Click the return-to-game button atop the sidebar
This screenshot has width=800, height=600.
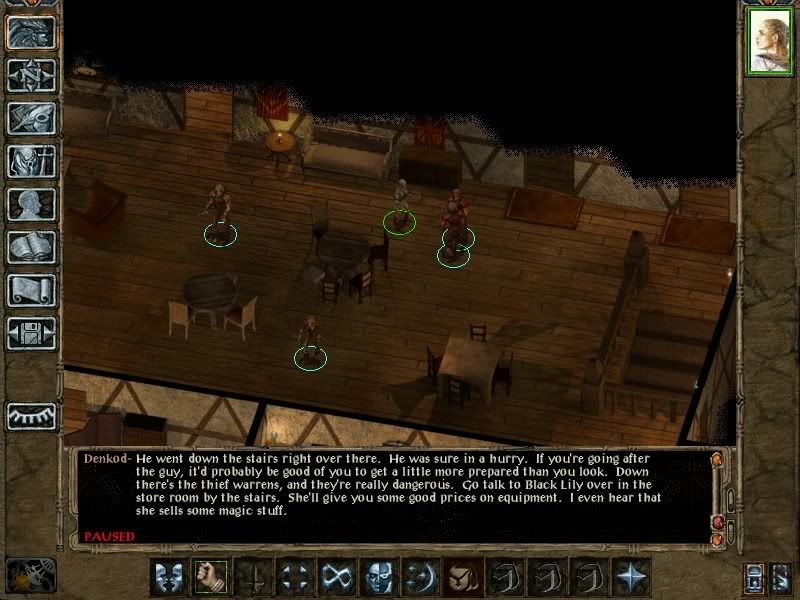[x=31, y=31]
